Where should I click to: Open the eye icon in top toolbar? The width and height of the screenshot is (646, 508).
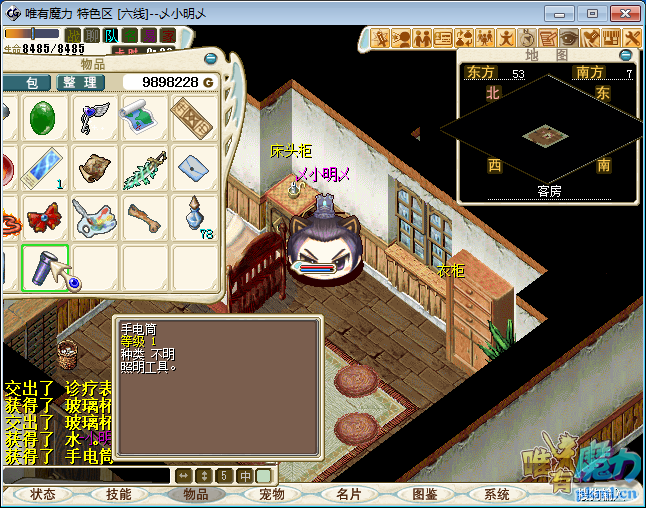point(567,38)
